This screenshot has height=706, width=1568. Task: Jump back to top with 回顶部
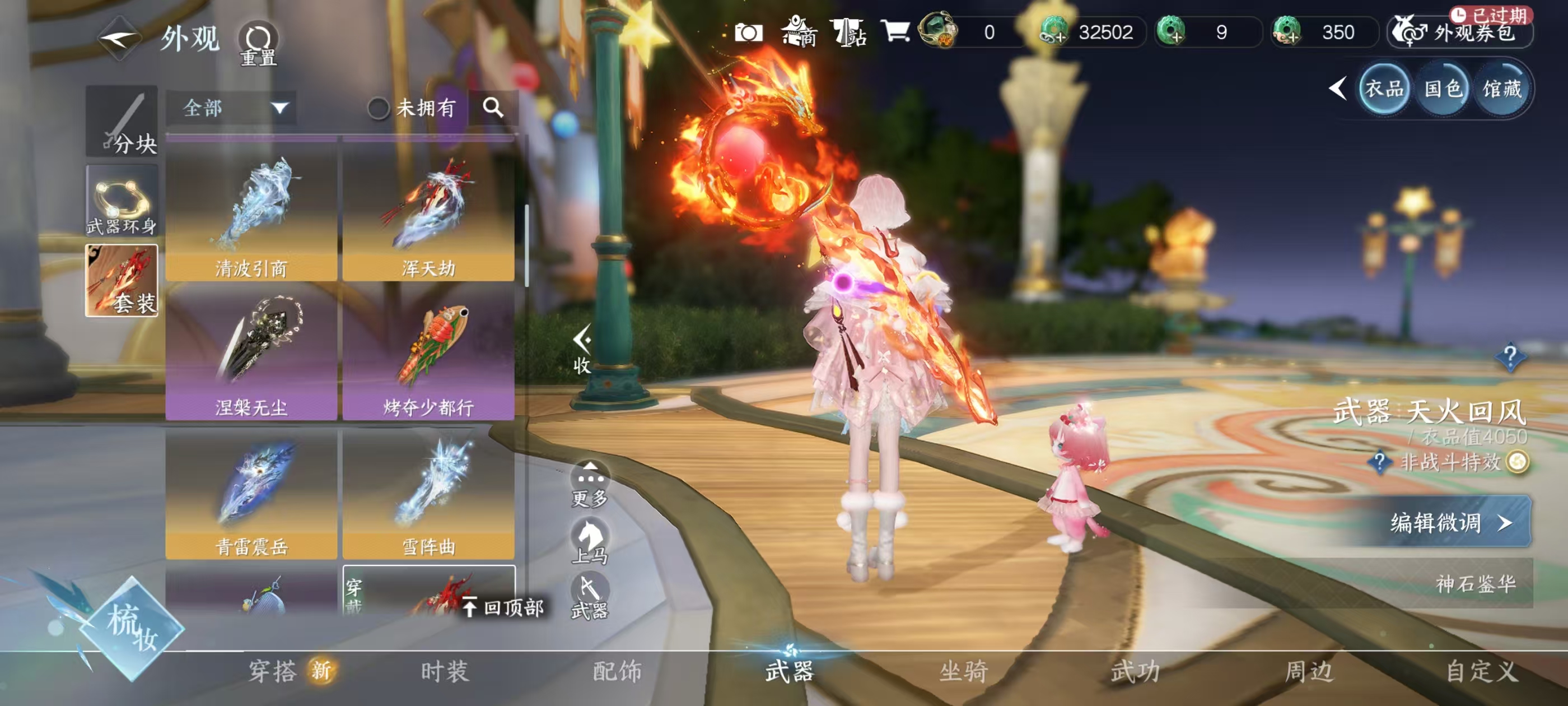click(x=503, y=607)
